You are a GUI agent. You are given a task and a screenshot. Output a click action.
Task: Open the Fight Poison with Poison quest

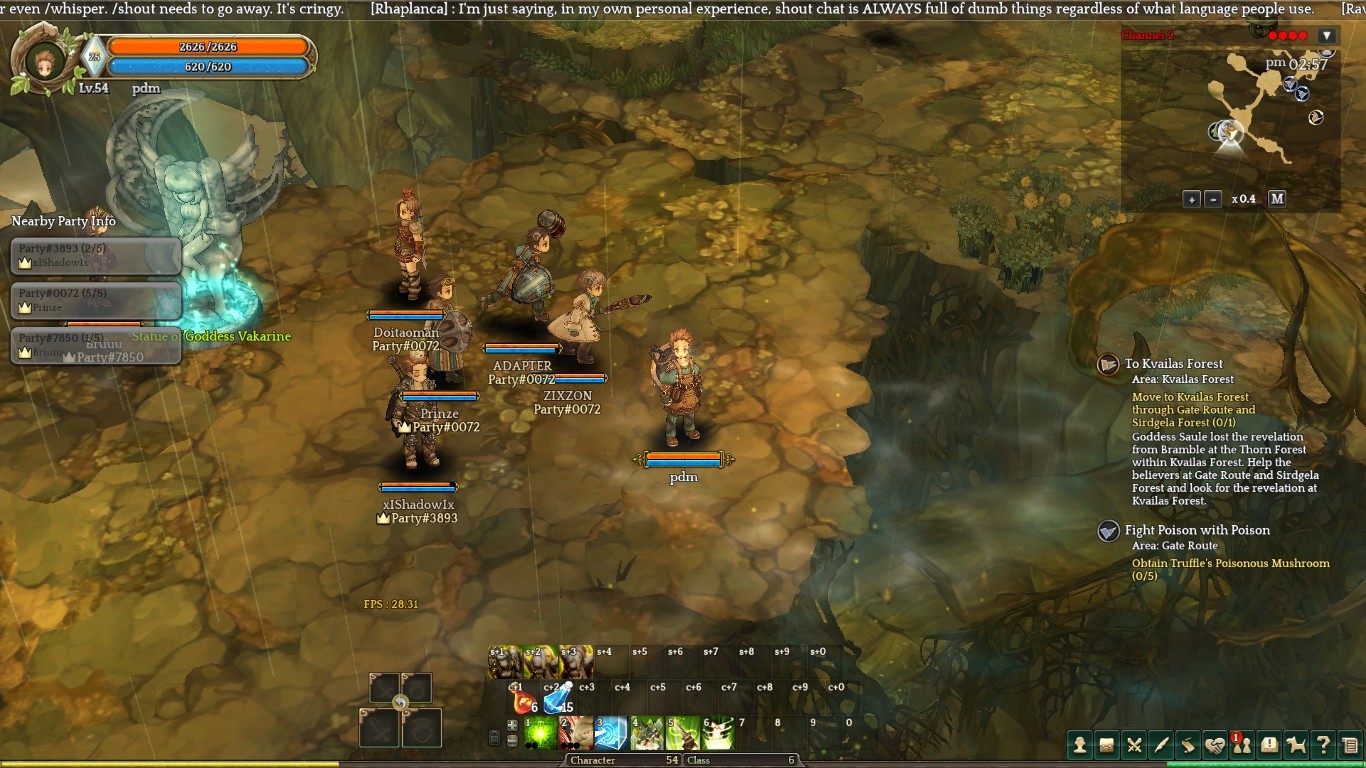point(1196,530)
